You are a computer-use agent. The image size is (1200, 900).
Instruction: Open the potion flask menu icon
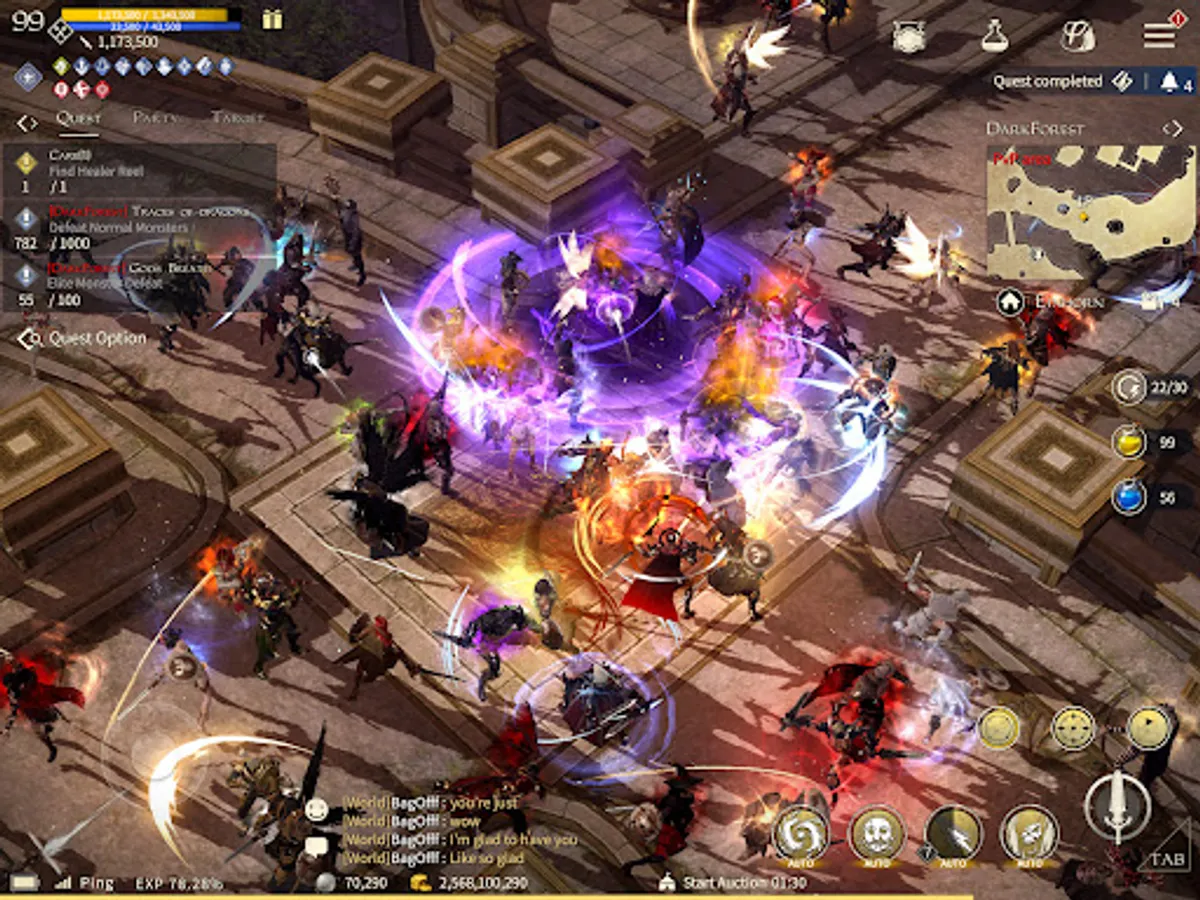click(993, 36)
